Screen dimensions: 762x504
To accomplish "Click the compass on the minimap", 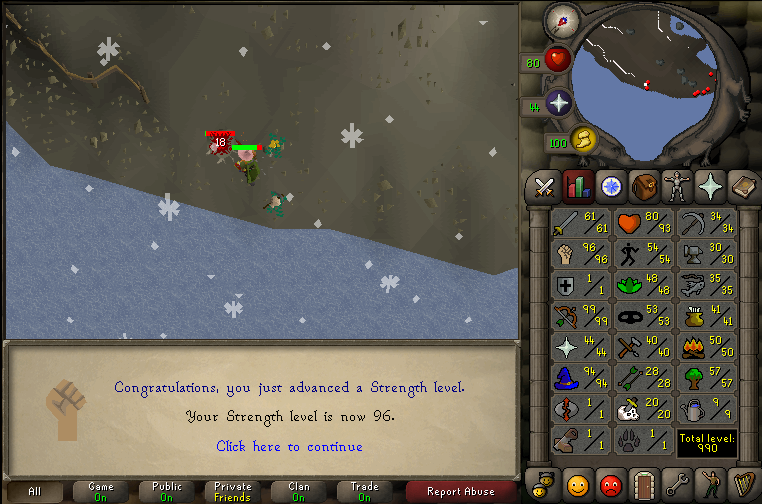I will tap(560, 18).
